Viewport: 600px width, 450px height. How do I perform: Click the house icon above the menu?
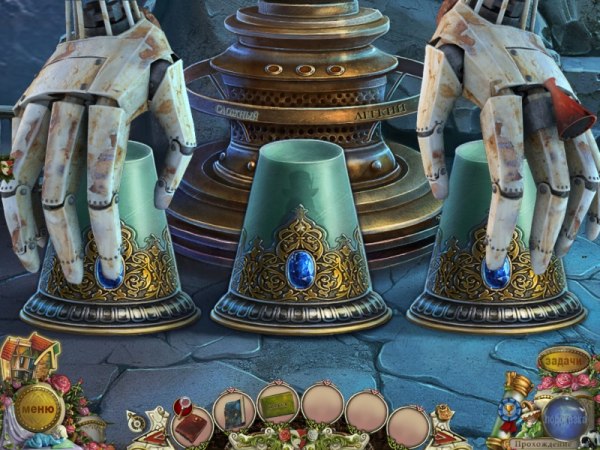(30, 357)
